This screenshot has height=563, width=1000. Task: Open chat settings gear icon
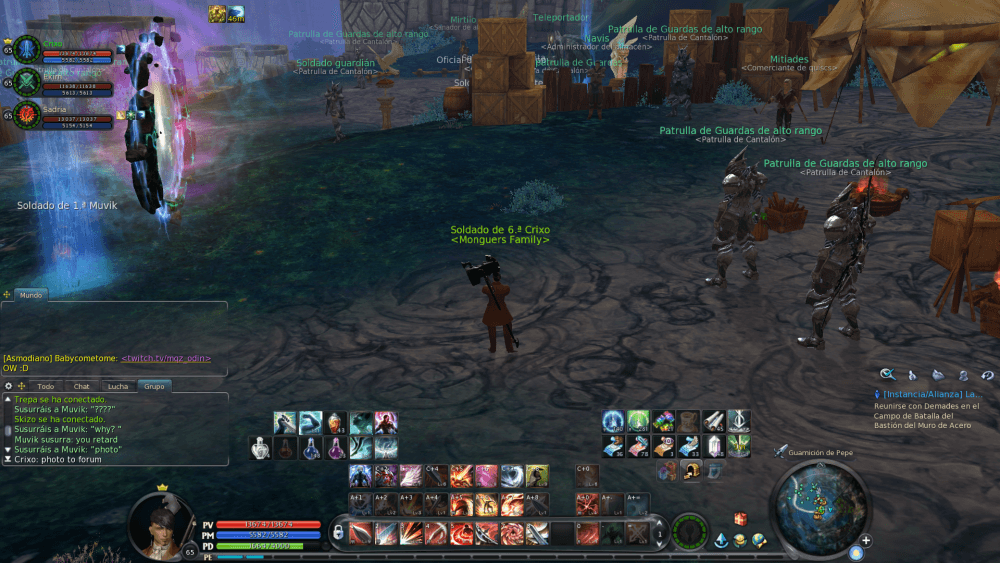(9, 386)
